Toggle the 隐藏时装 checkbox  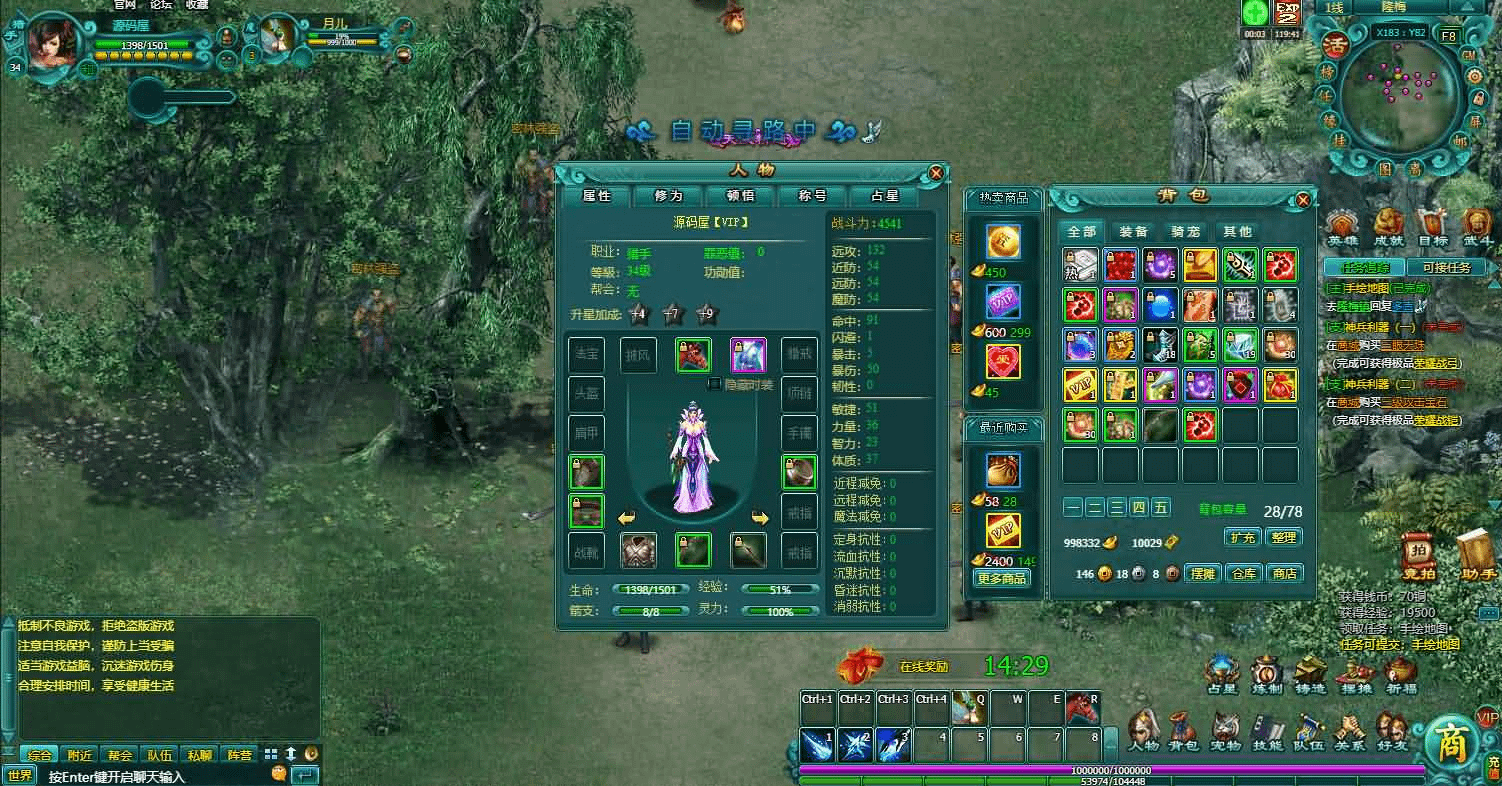pos(715,384)
